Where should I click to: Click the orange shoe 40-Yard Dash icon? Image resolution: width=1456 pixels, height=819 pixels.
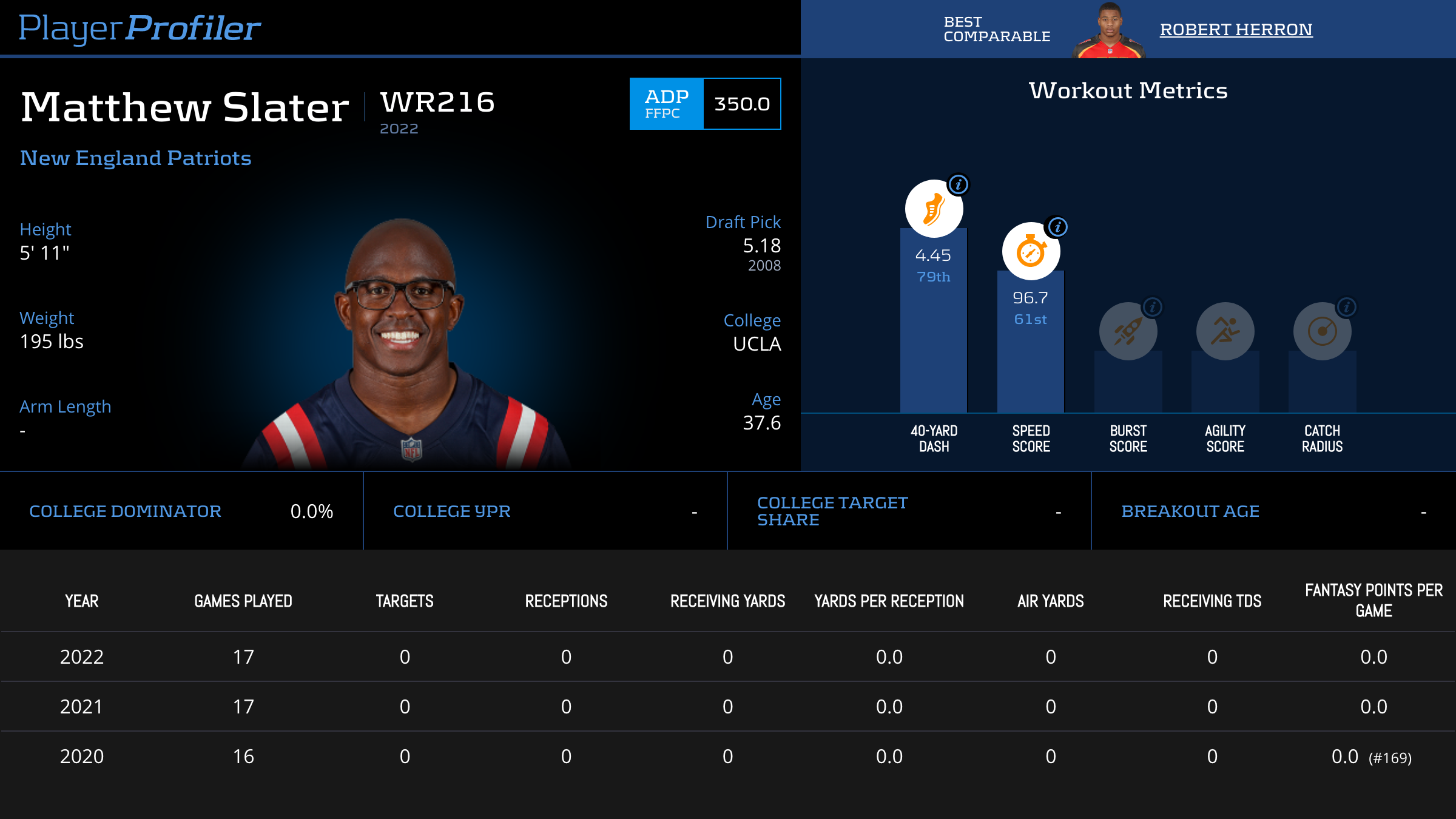tap(933, 209)
